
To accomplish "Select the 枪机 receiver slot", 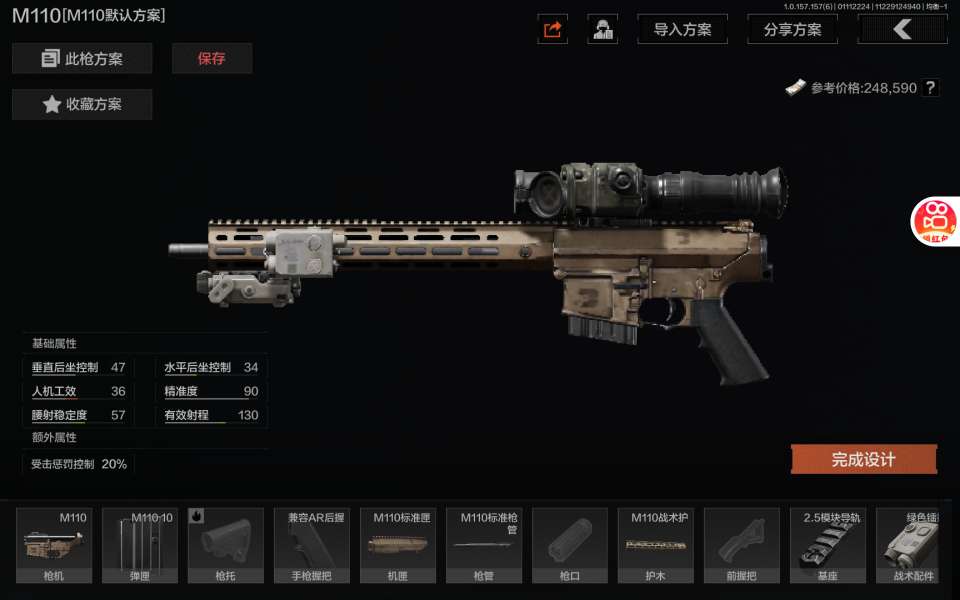I will pyautogui.click(x=54, y=546).
